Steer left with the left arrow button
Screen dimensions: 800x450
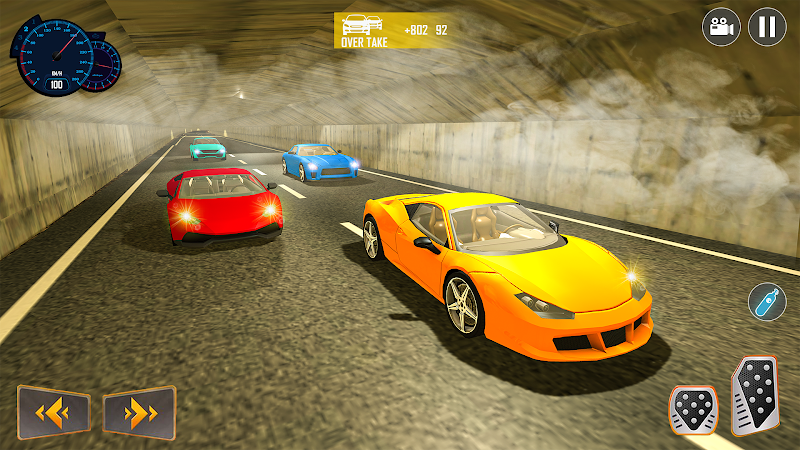click(53, 411)
